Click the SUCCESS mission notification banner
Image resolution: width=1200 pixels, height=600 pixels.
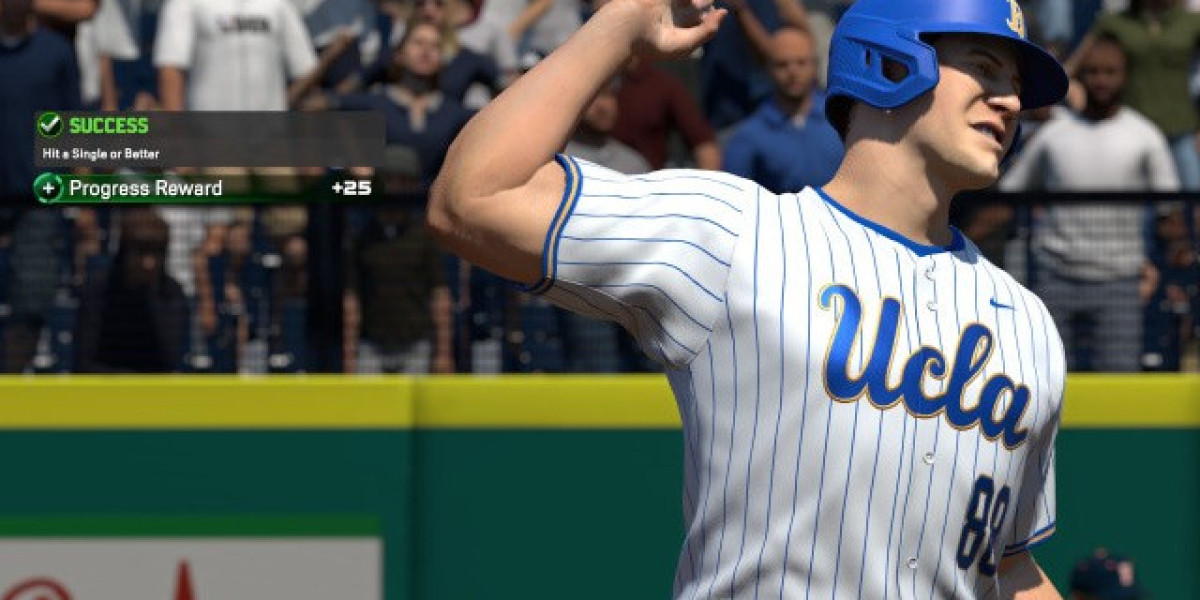(209, 138)
